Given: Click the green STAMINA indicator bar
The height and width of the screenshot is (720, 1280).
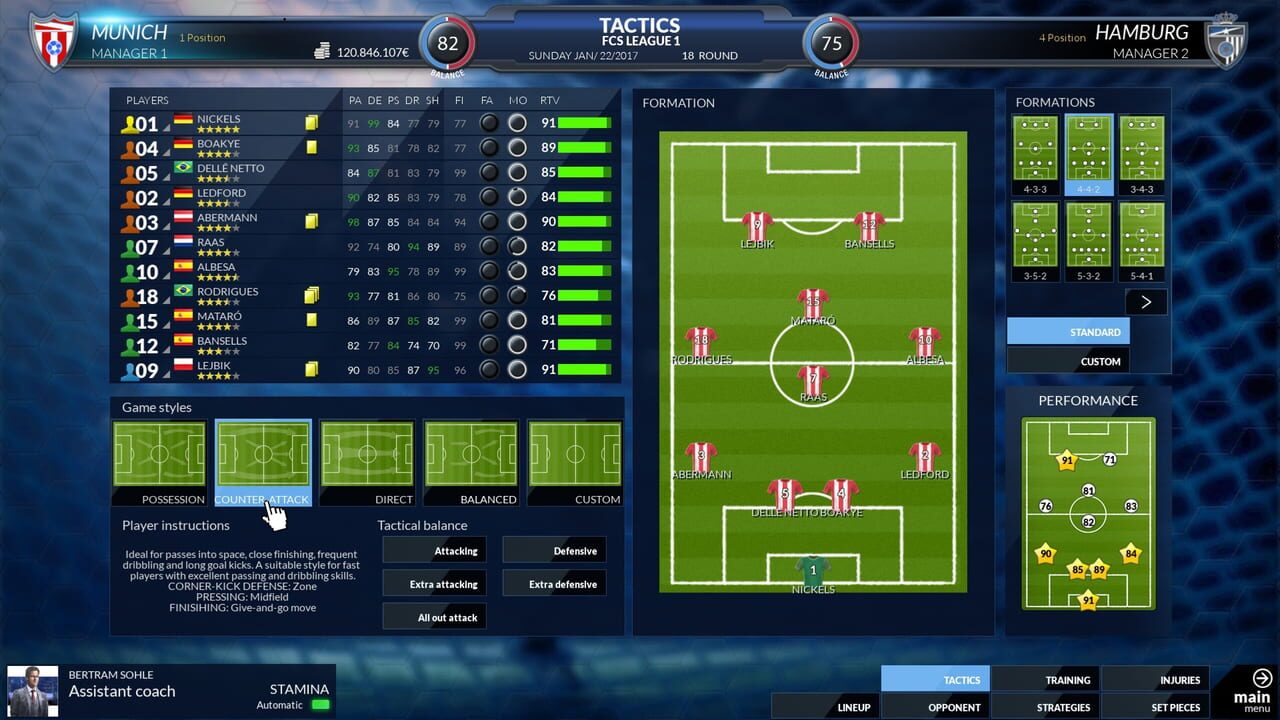Looking at the screenshot, I should [x=320, y=704].
